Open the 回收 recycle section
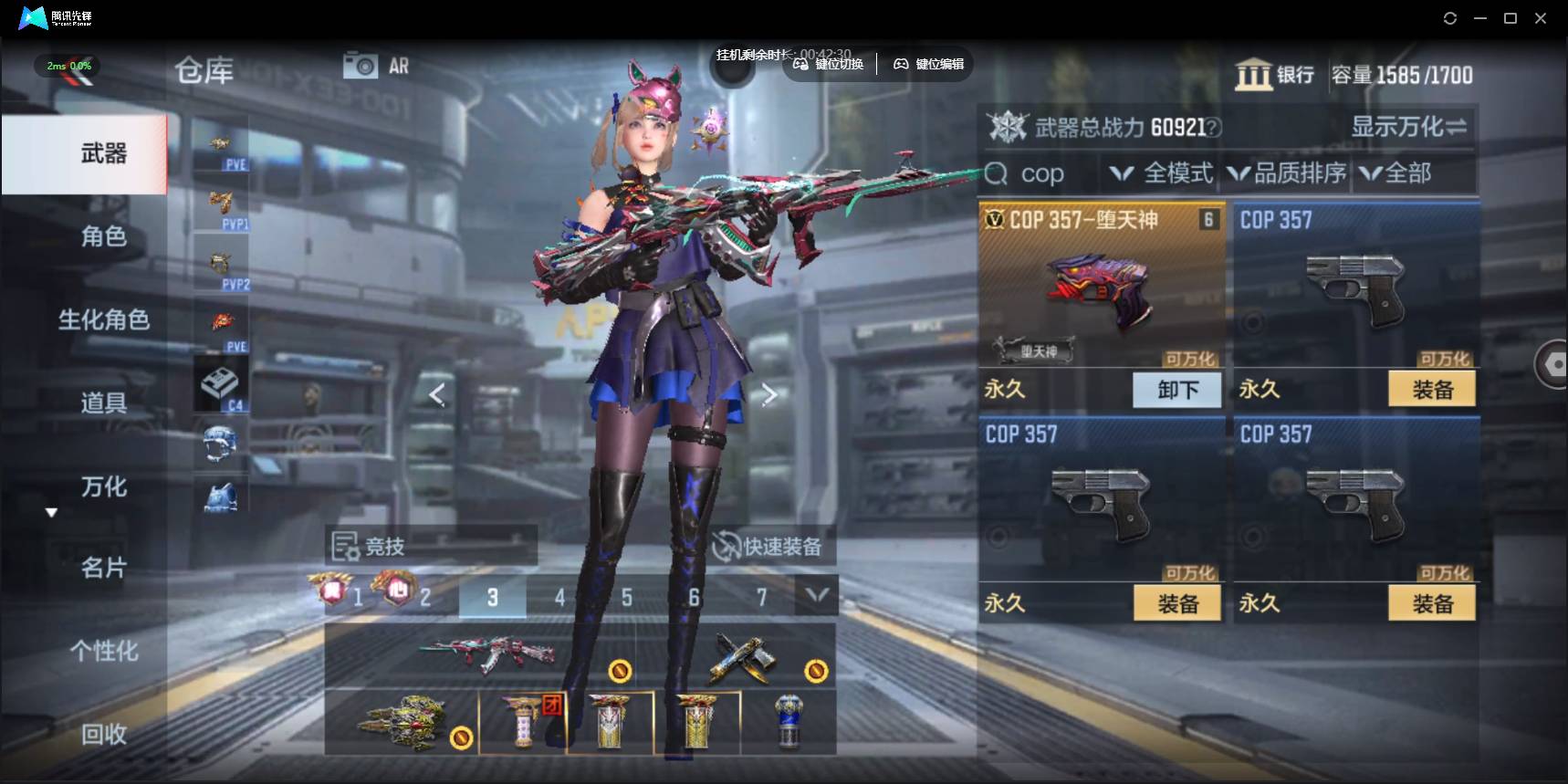The width and height of the screenshot is (1568, 784). tap(103, 734)
